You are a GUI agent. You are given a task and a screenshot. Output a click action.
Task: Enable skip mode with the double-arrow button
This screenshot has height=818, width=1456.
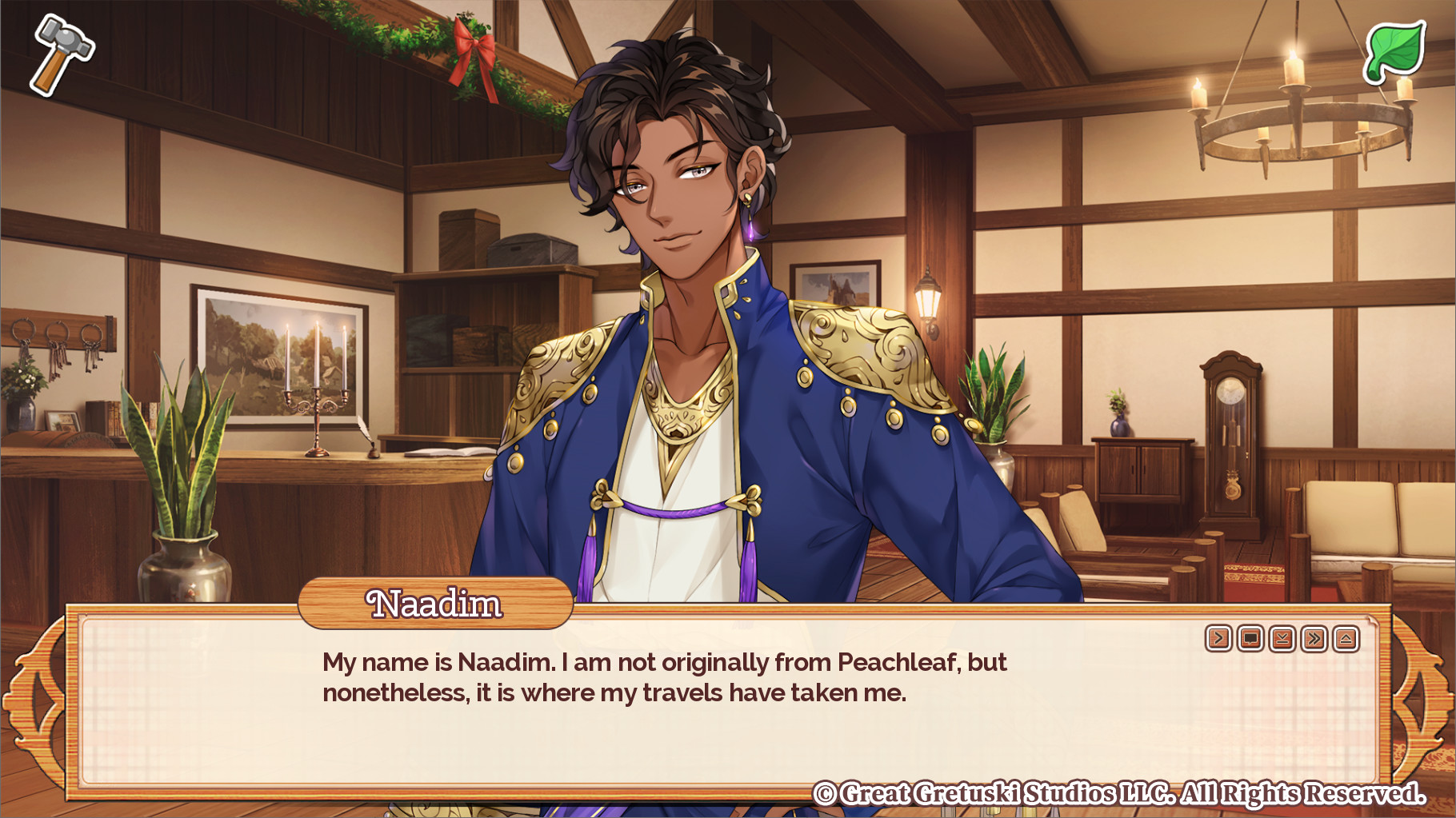point(1313,637)
